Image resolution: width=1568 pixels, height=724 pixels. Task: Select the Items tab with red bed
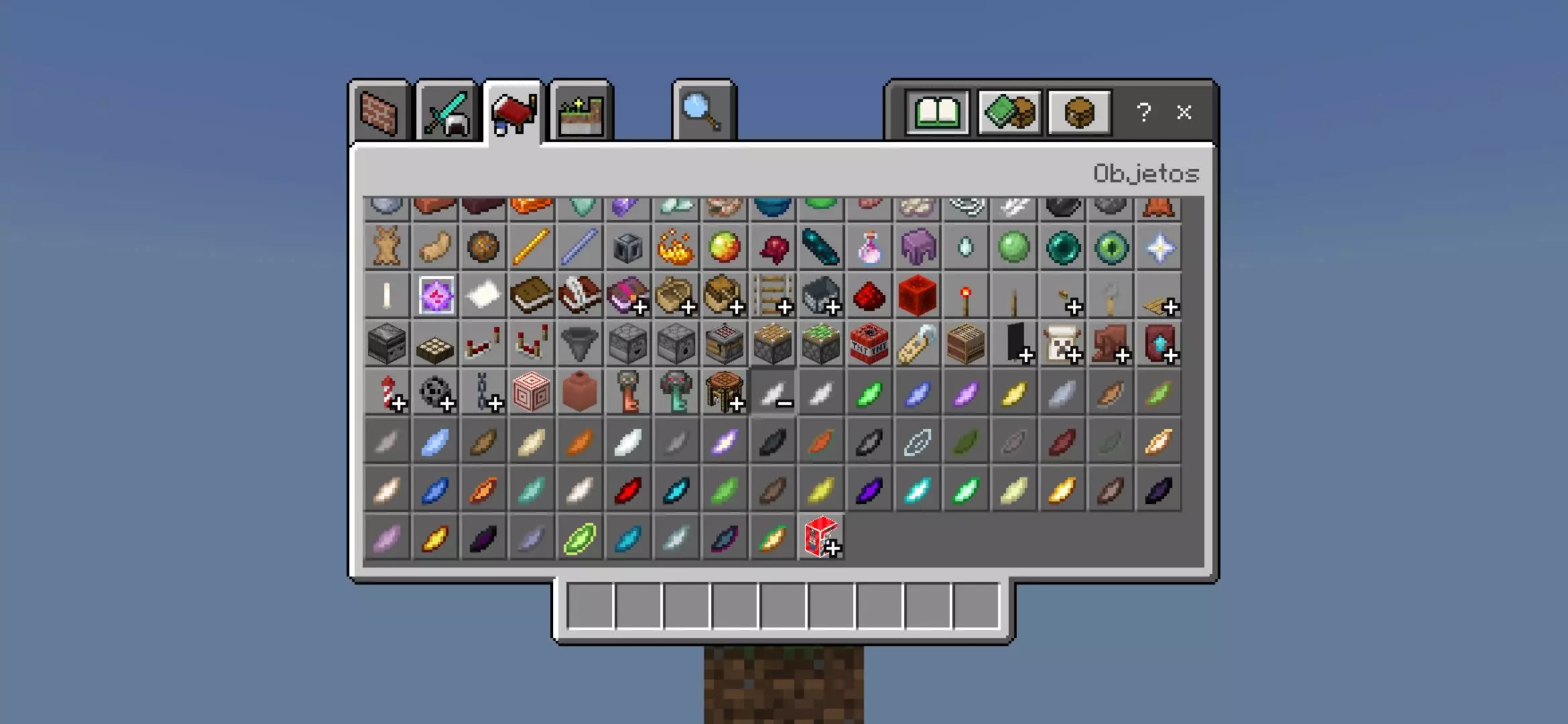[x=513, y=113]
